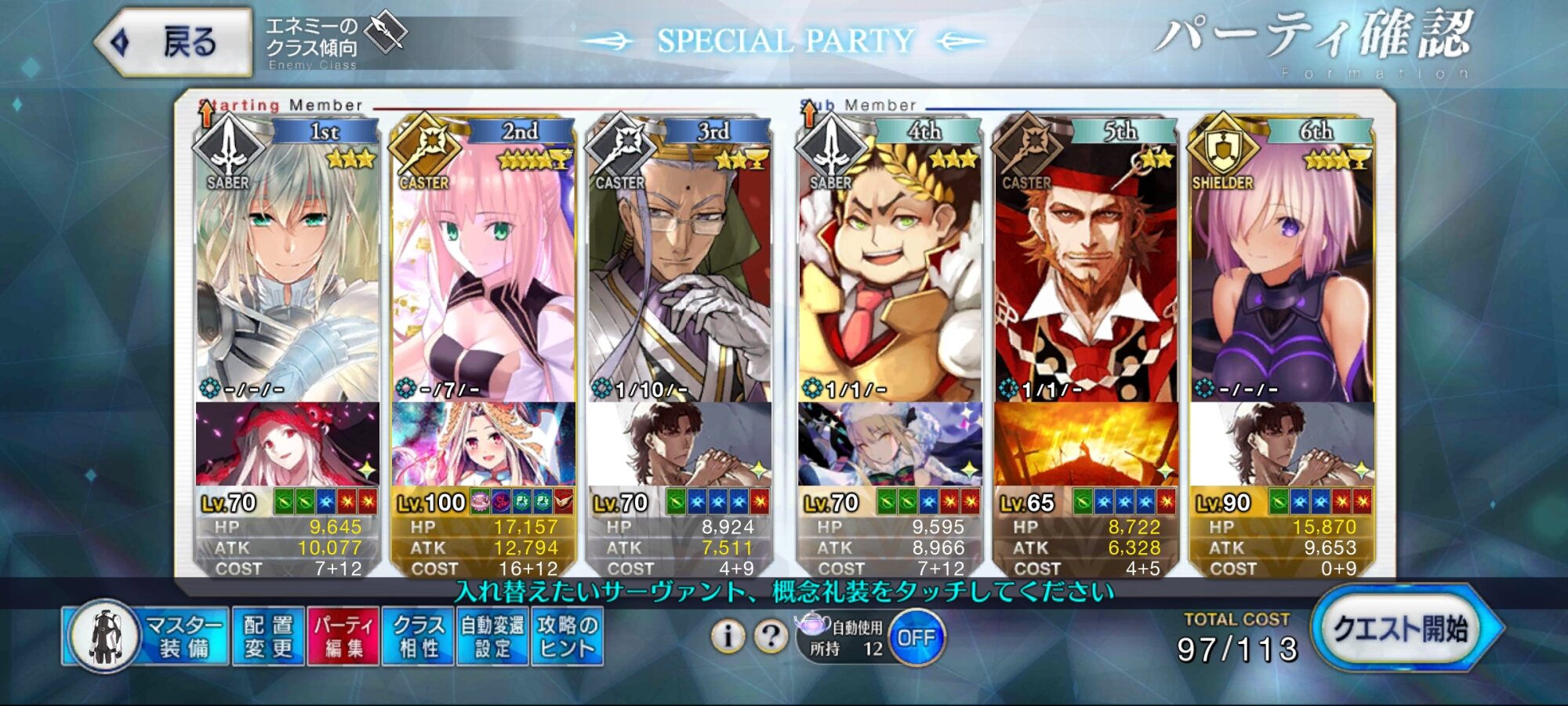Open 攻略のヒント strategy hints
This screenshot has height=706, width=1568.
pyautogui.click(x=567, y=636)
